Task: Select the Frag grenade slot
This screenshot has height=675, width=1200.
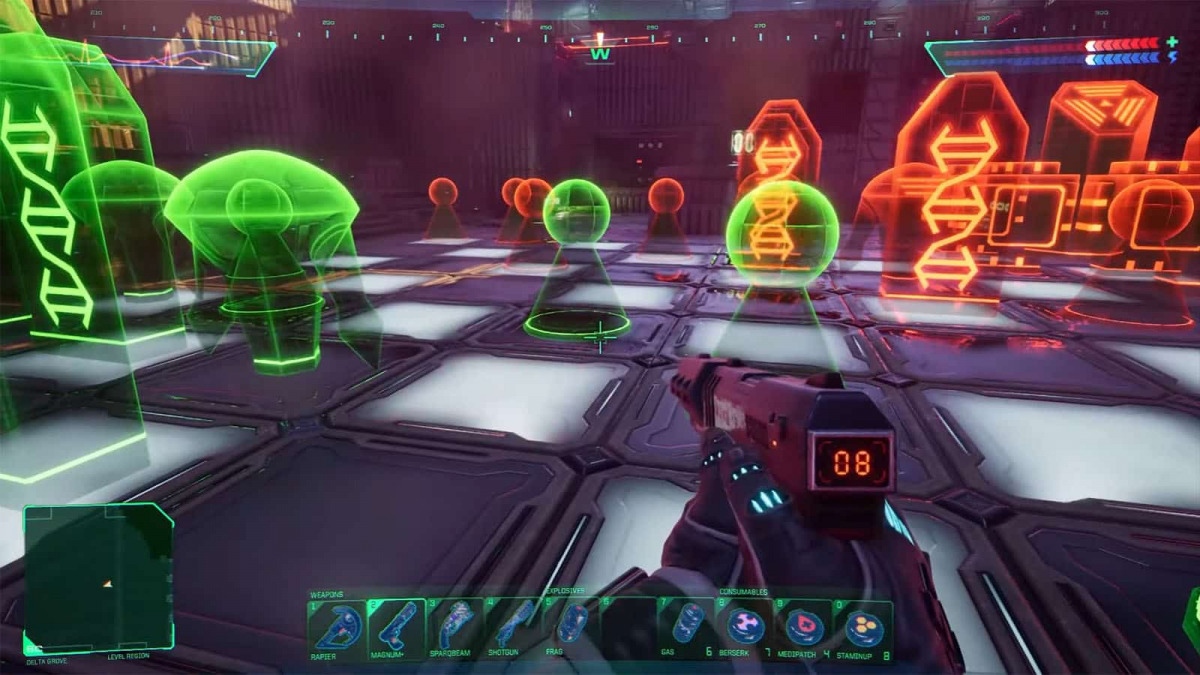Action: point(572,626)
